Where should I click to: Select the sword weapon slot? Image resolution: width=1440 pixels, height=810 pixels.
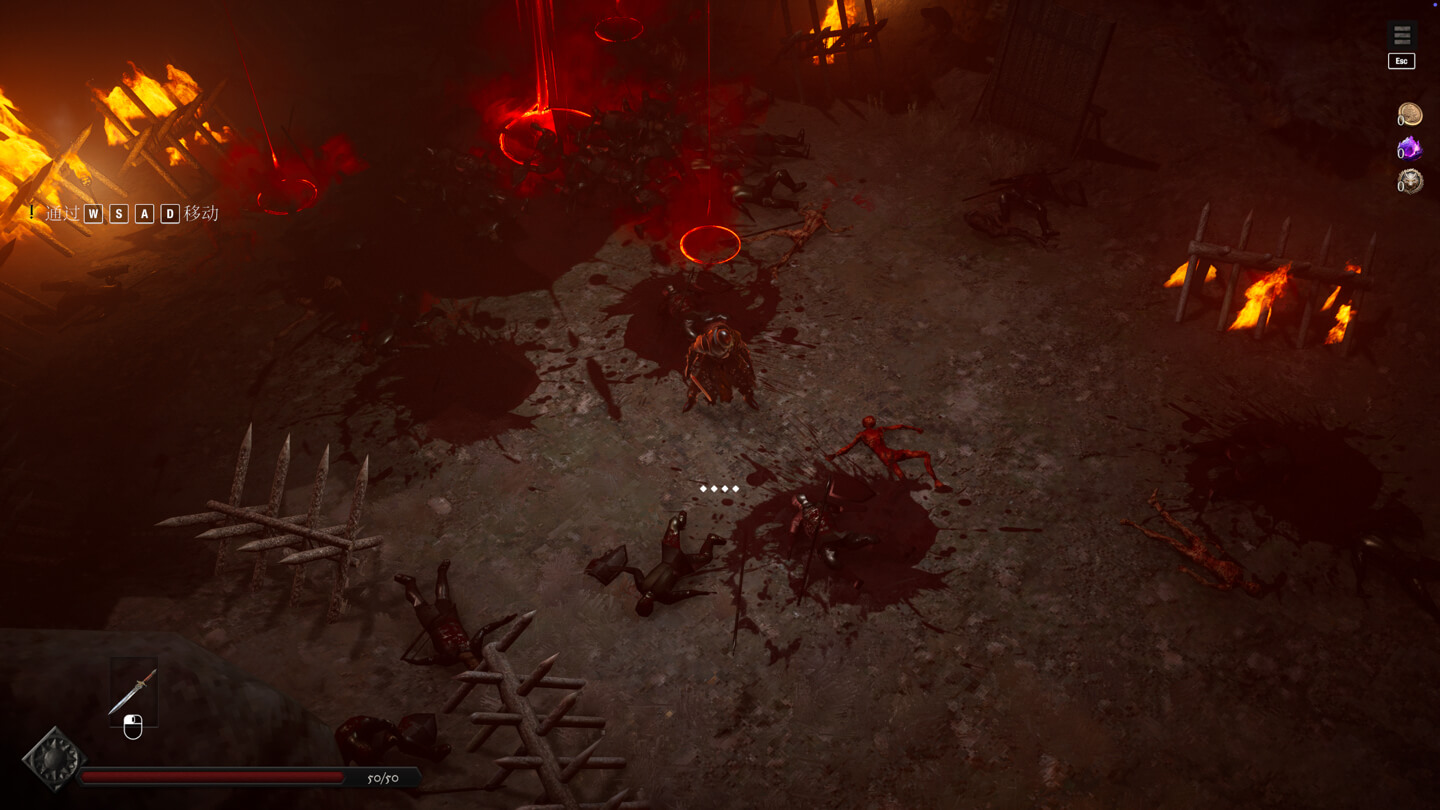(133, 691)
